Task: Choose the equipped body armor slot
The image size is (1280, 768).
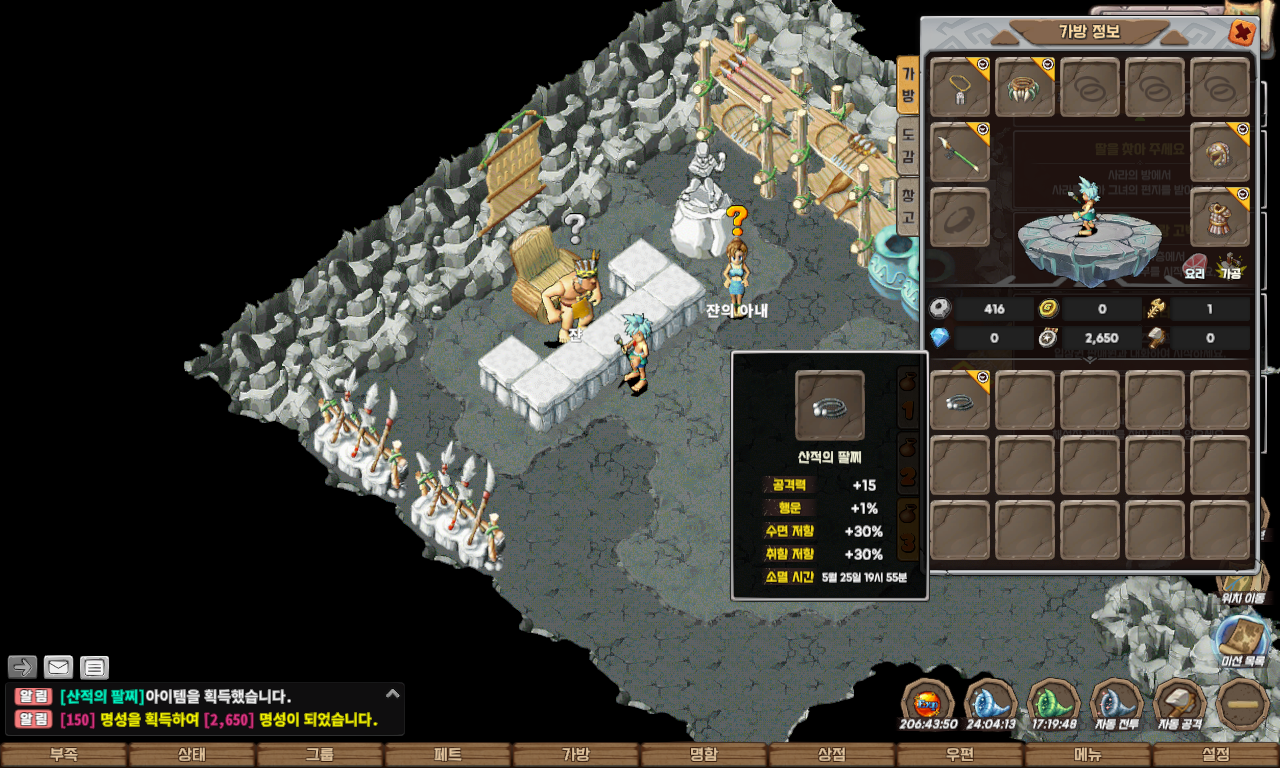Action: 1220,217
